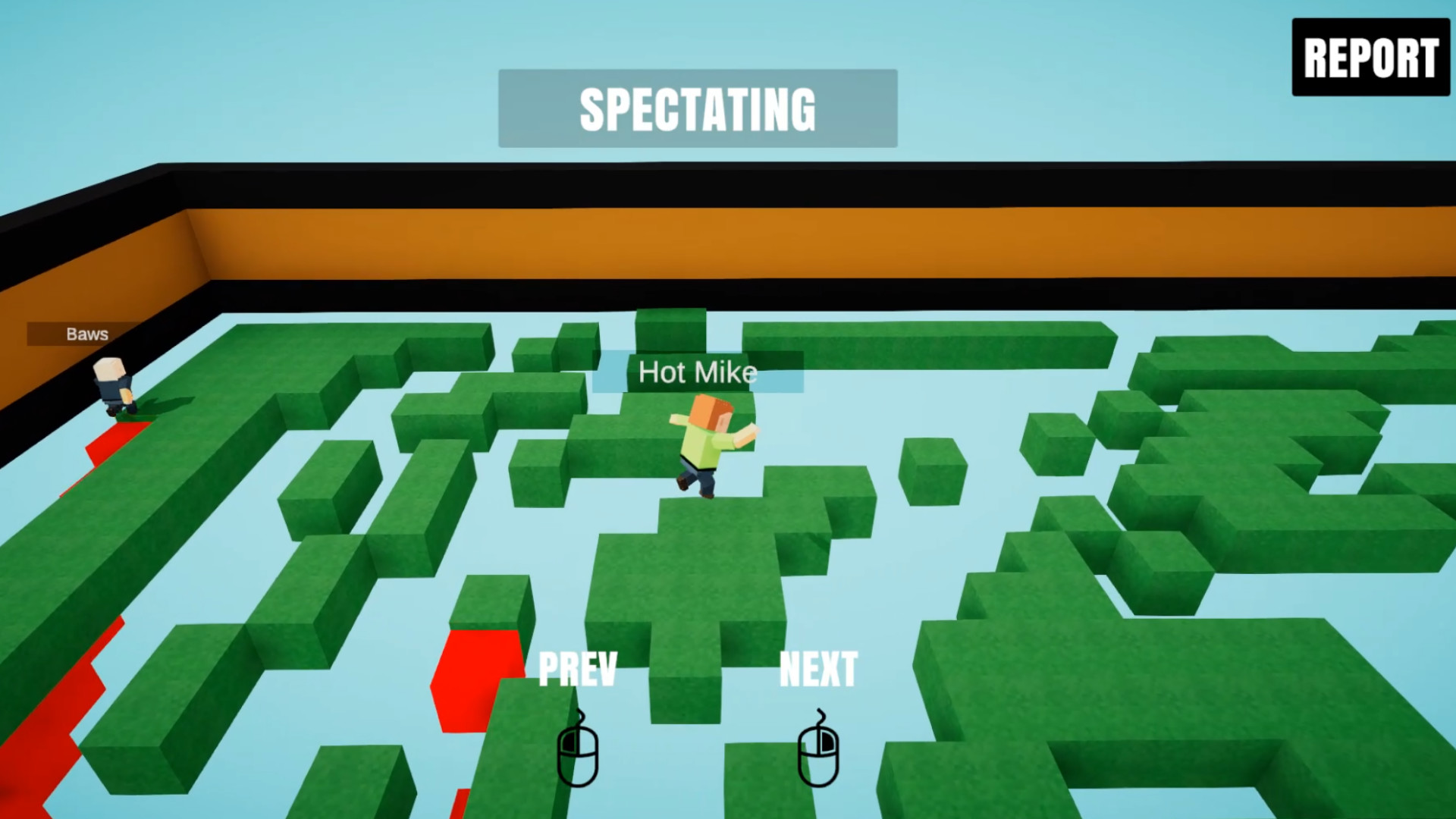This screenshot has height=819, width=1456.
Task: Click the Baws nameplate
Action: [x=87, y=334]
